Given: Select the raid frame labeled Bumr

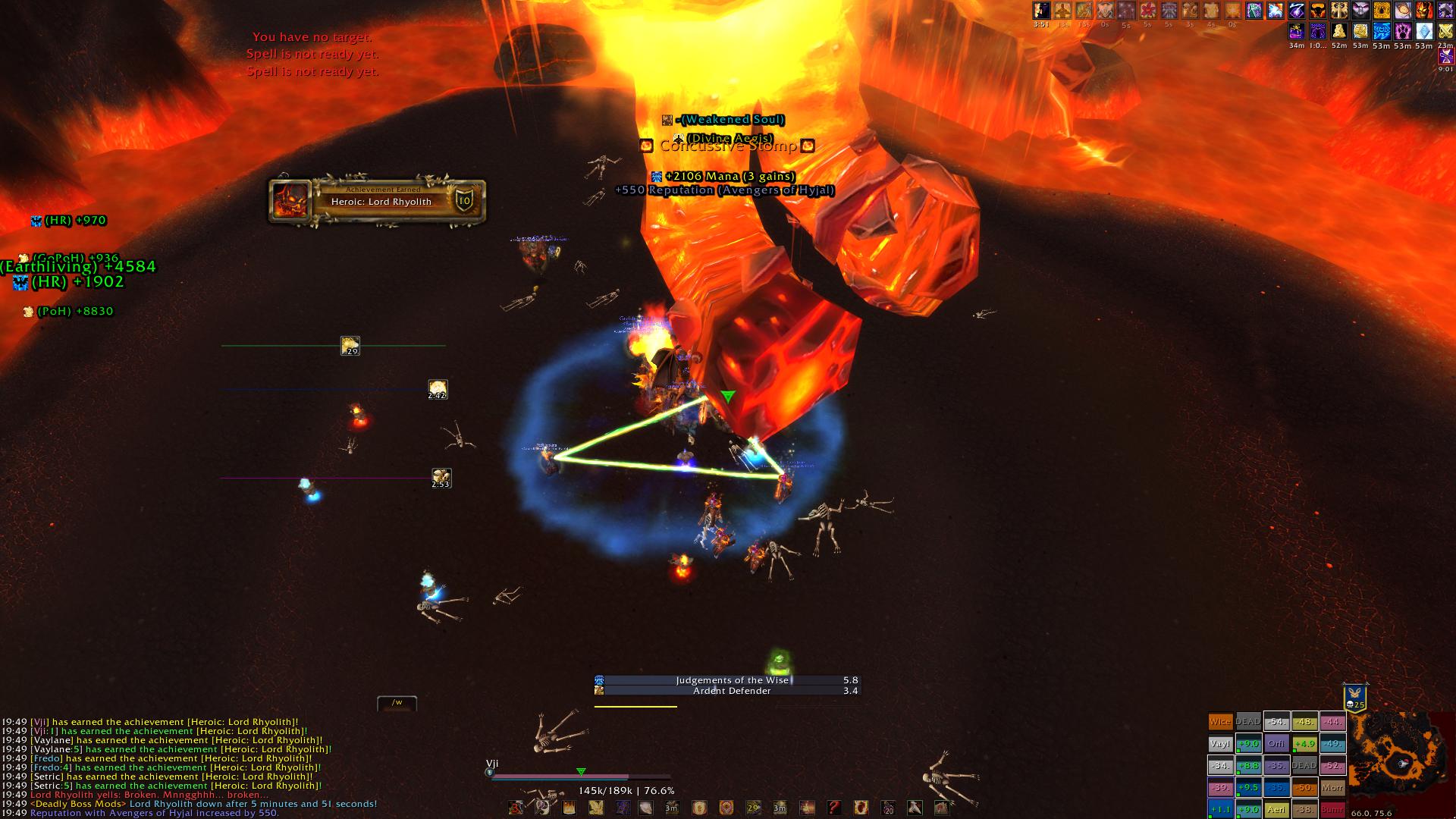Looking at the screenshot, I should (x=1332, y=809).
